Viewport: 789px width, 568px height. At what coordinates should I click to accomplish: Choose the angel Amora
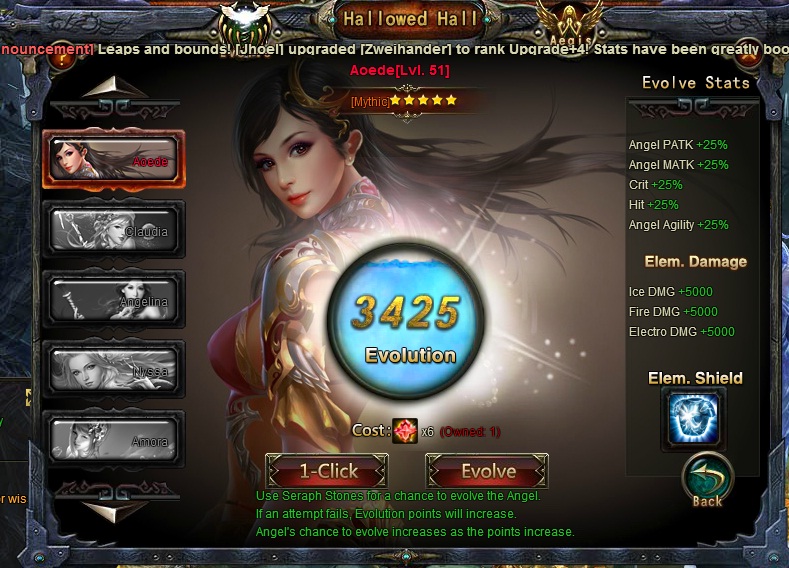point(113,440)
